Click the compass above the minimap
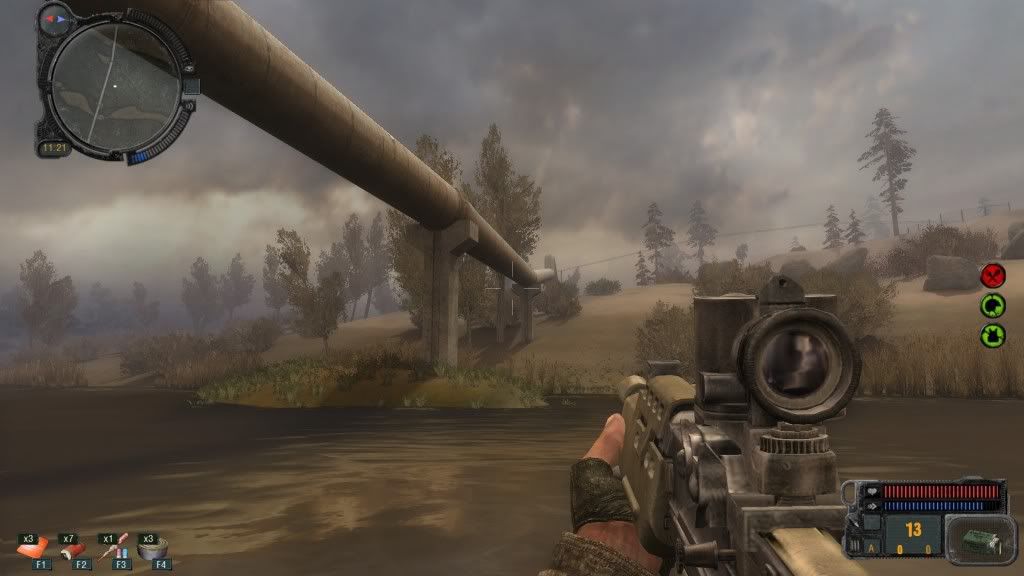Screen dimensions: 1024x576 point(55,19)
